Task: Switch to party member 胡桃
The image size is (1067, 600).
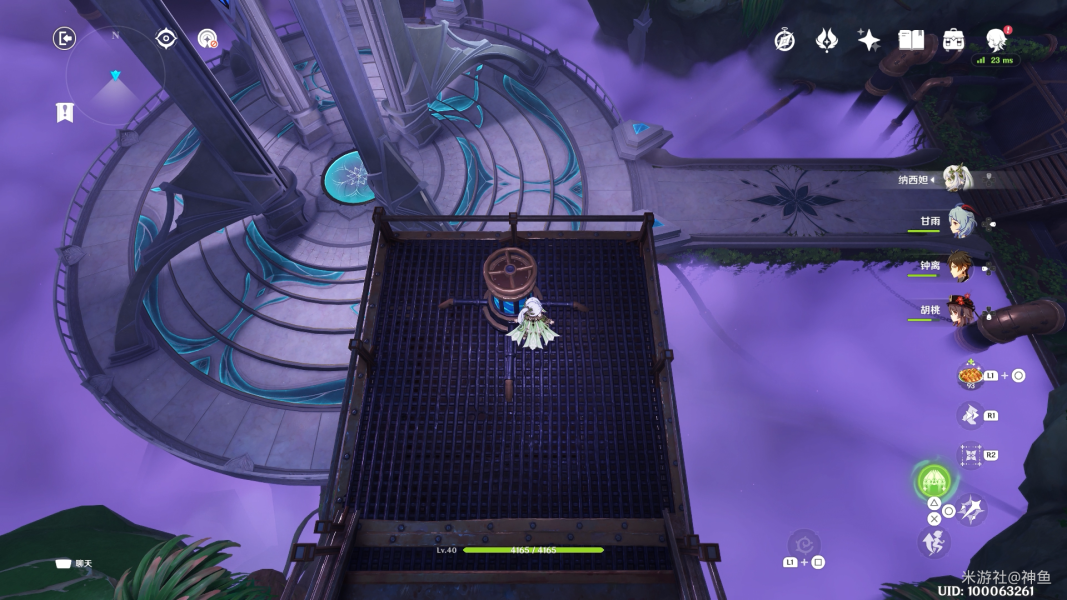Action: pos(962,309)
